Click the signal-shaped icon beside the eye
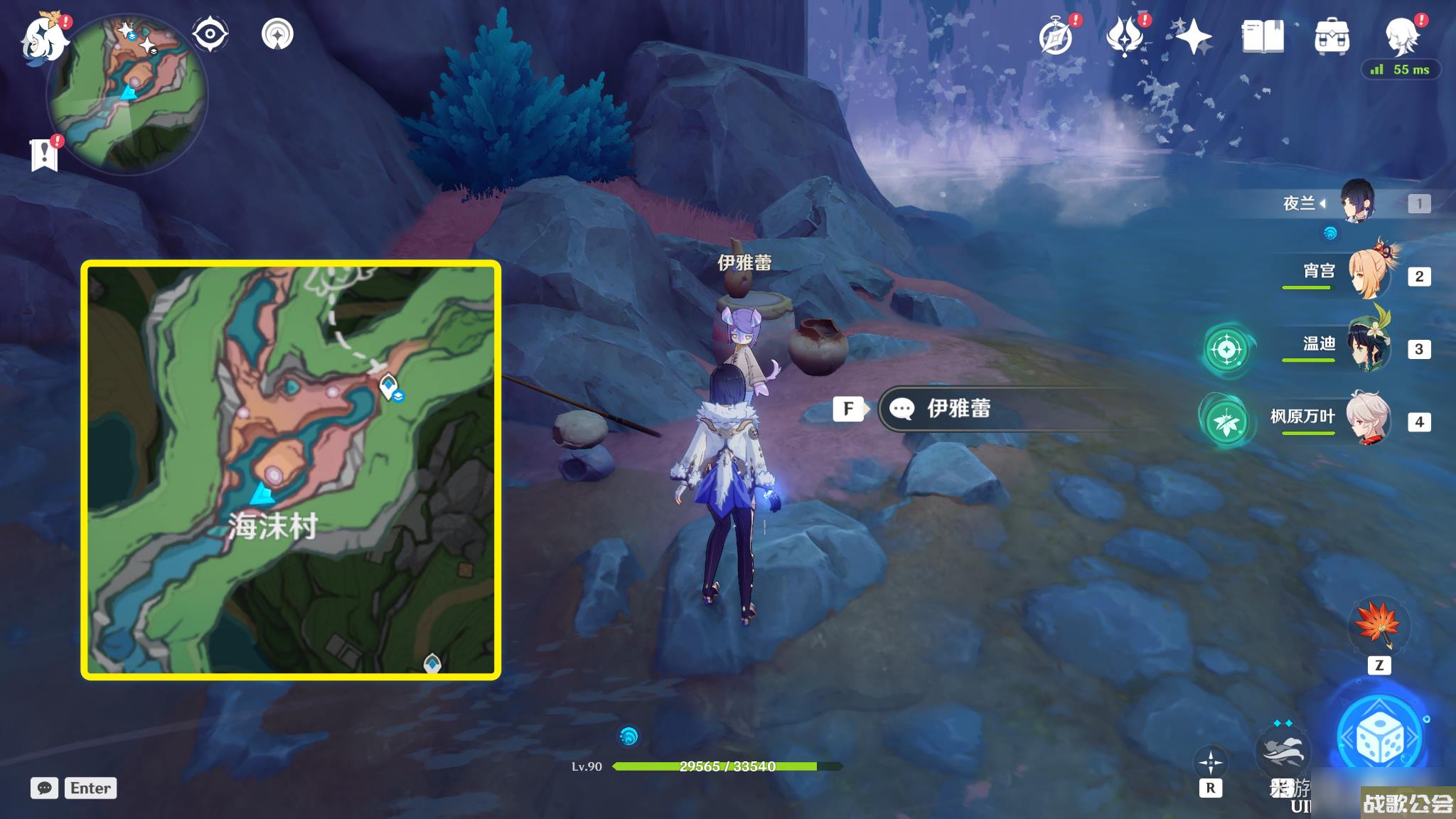This screenshot has width=1456, height=819. coord(277,34)
